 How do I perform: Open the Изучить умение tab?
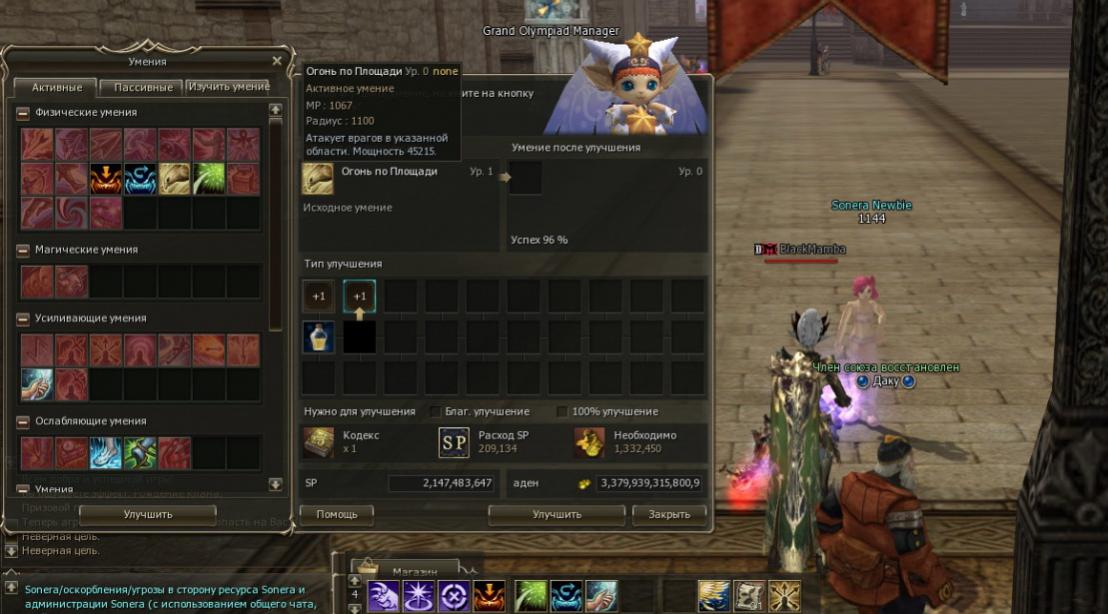point(228,87)
